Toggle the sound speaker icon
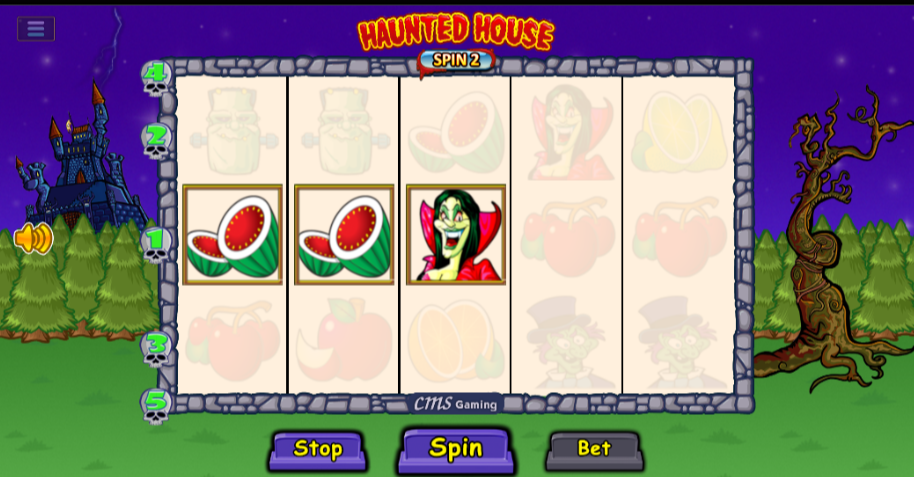Viewport: 914px width, 477px height. [x=32, y=238]
